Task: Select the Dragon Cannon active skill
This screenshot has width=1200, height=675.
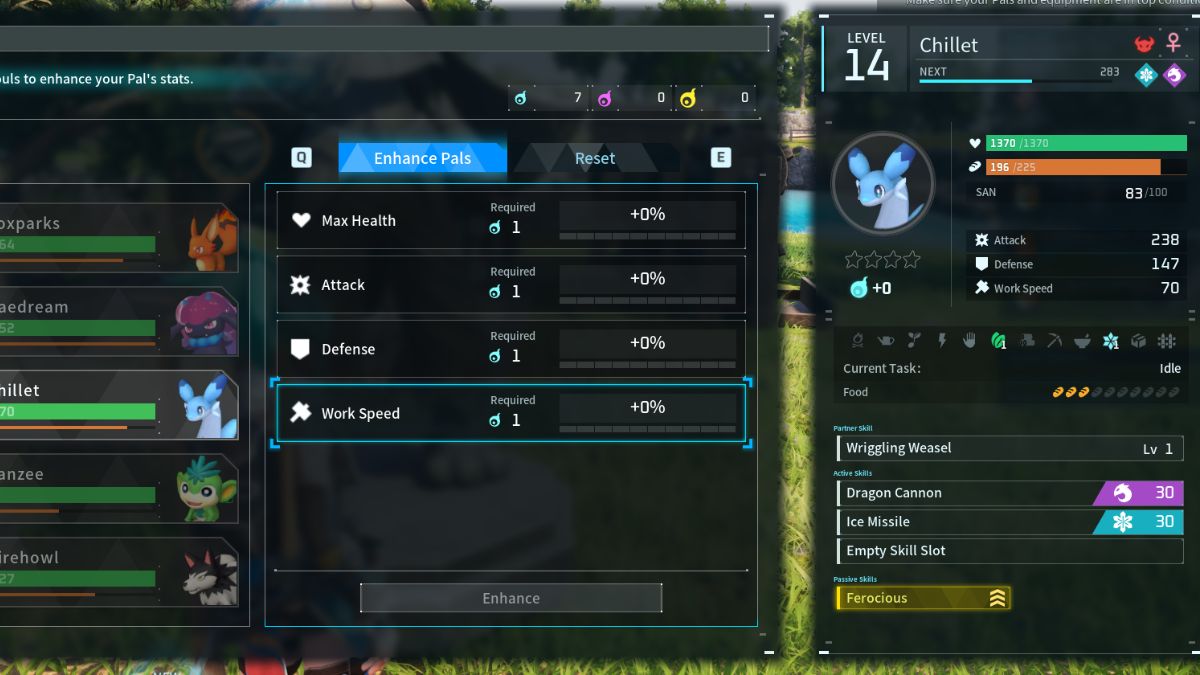Action: click(x=1009, y=493)
